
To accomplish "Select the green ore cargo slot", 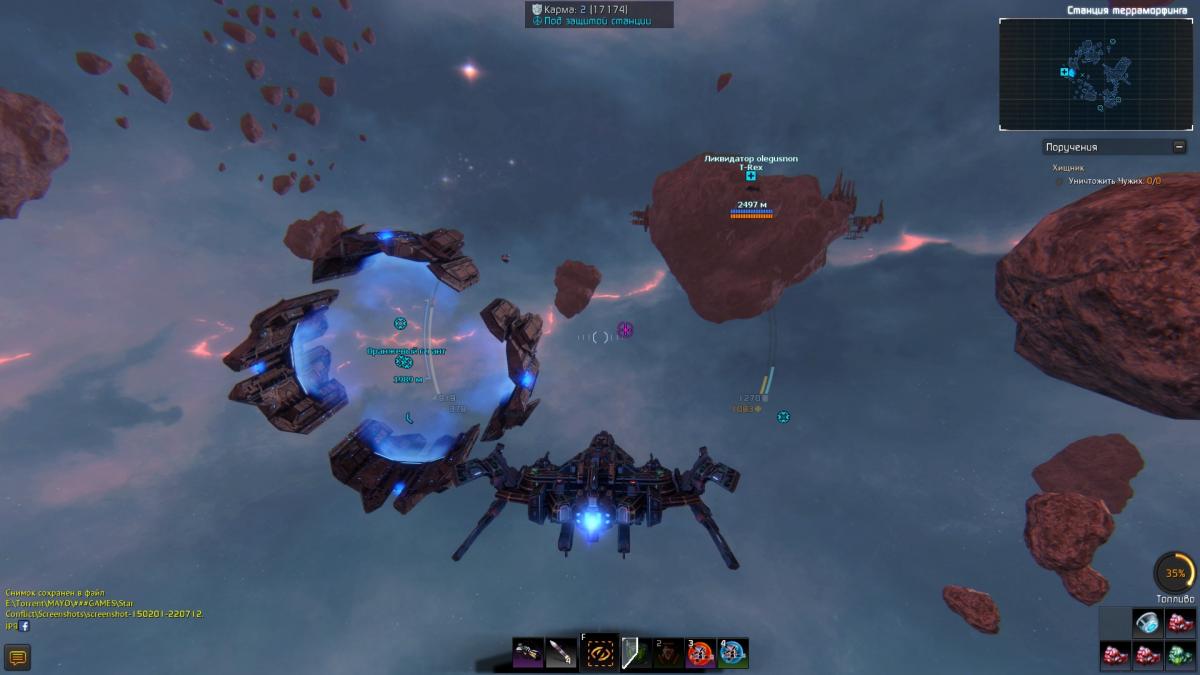I will [1180, 656].
